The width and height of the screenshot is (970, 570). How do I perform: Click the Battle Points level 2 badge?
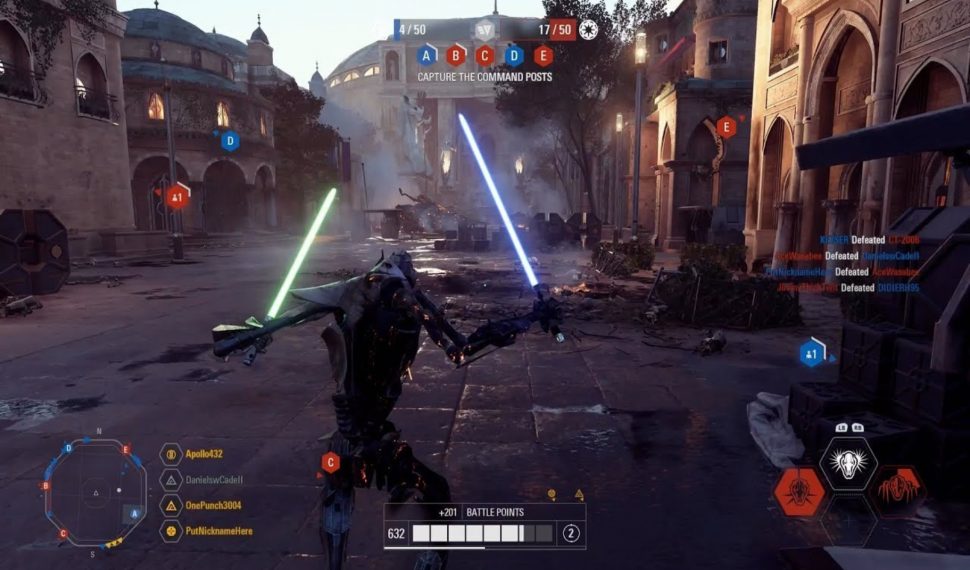(571, 533)
